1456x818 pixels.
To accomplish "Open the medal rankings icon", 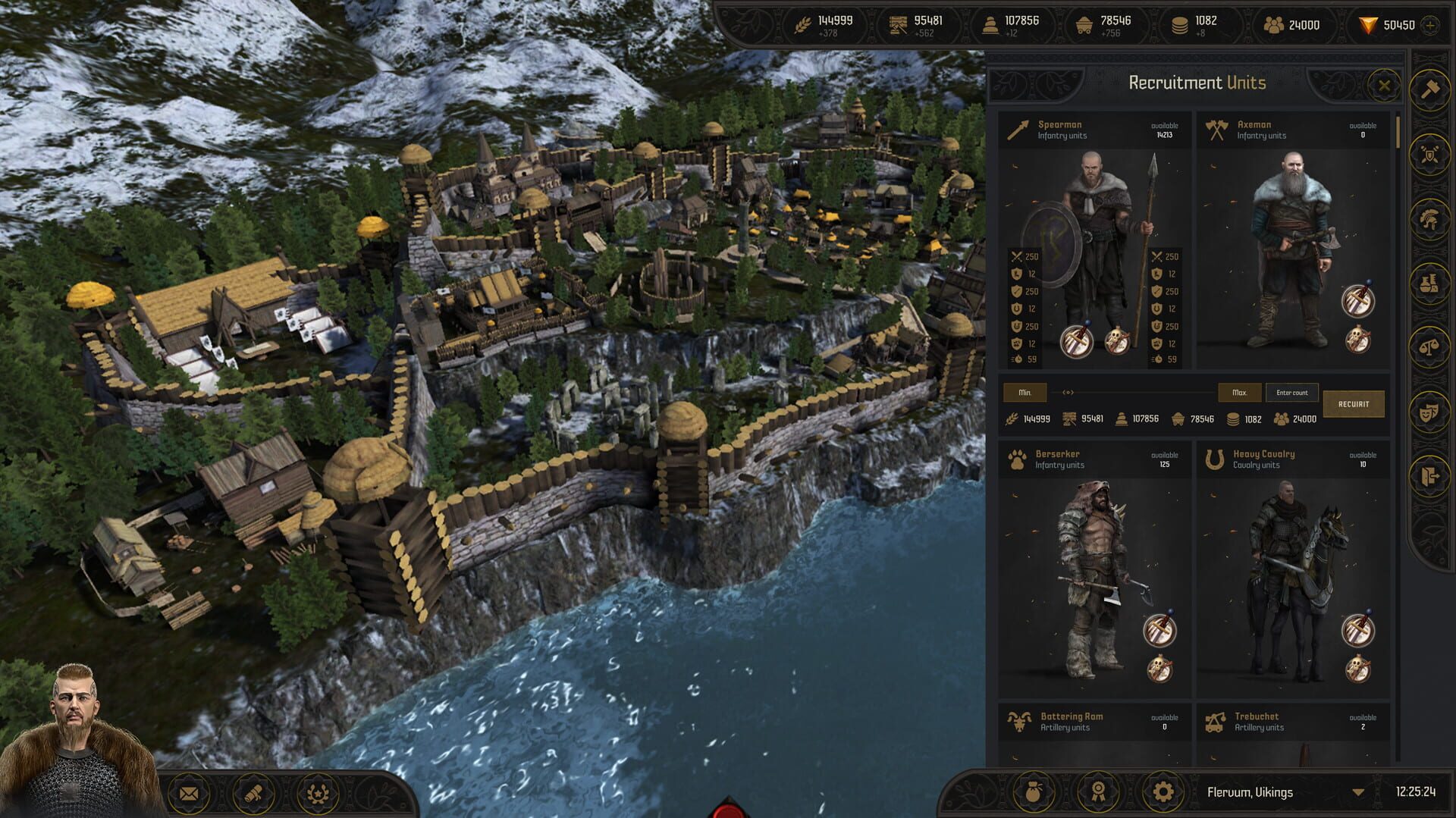I will tap(1097, 791).
